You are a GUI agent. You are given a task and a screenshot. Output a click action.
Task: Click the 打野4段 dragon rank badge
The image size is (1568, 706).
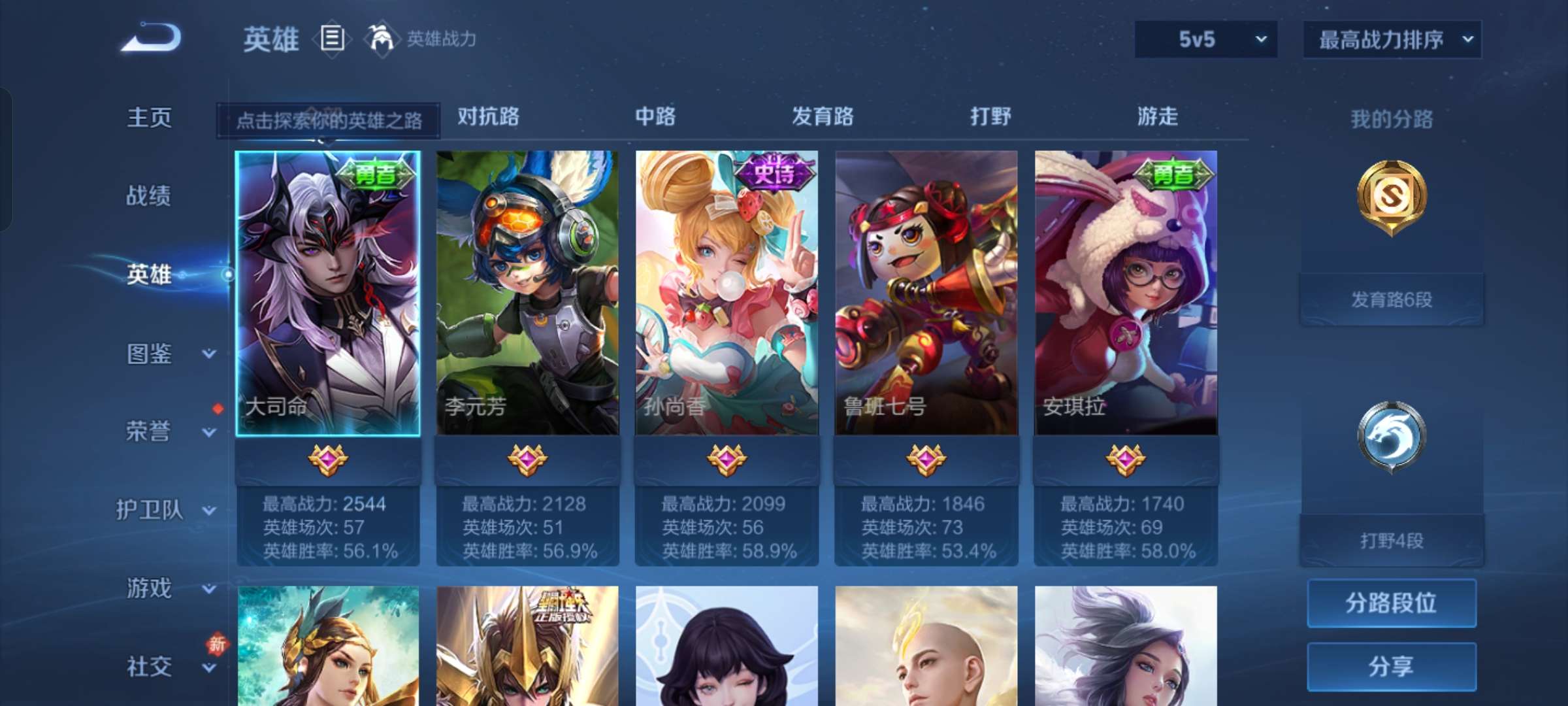point(1392,435)
